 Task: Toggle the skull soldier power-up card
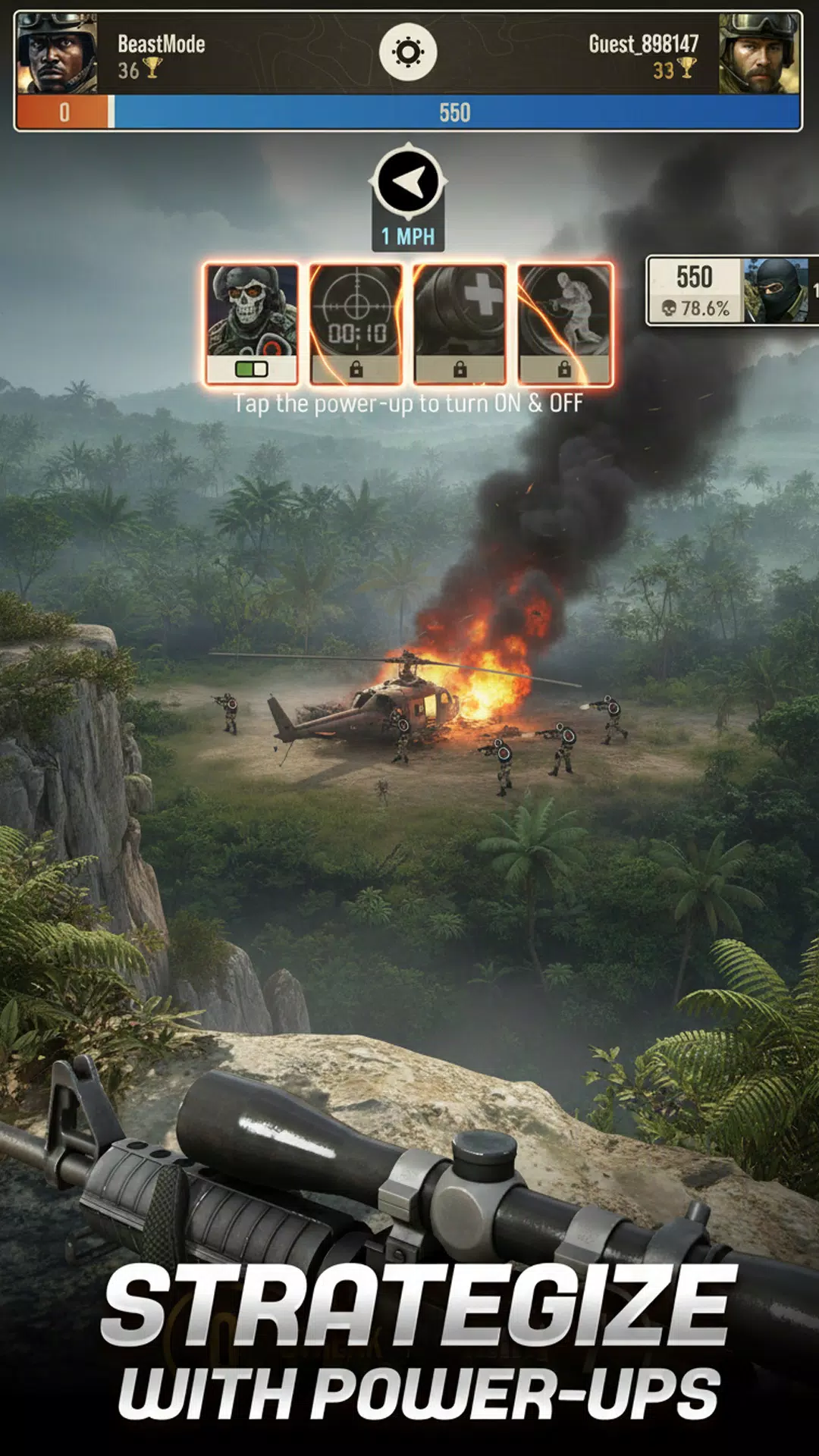point(252,324)
